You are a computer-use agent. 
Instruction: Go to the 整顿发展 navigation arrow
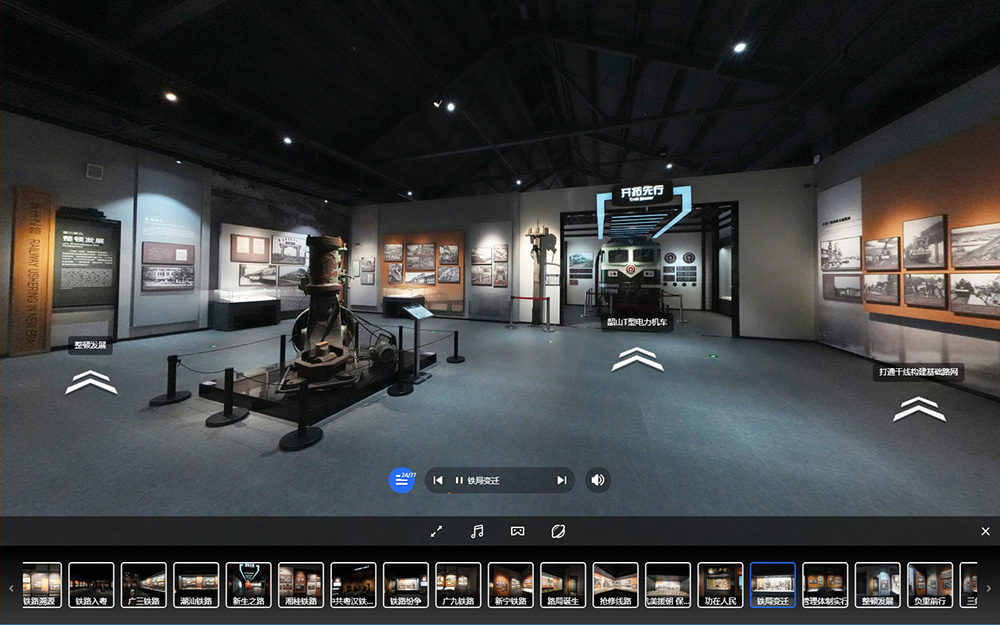(x=91, y=381)
